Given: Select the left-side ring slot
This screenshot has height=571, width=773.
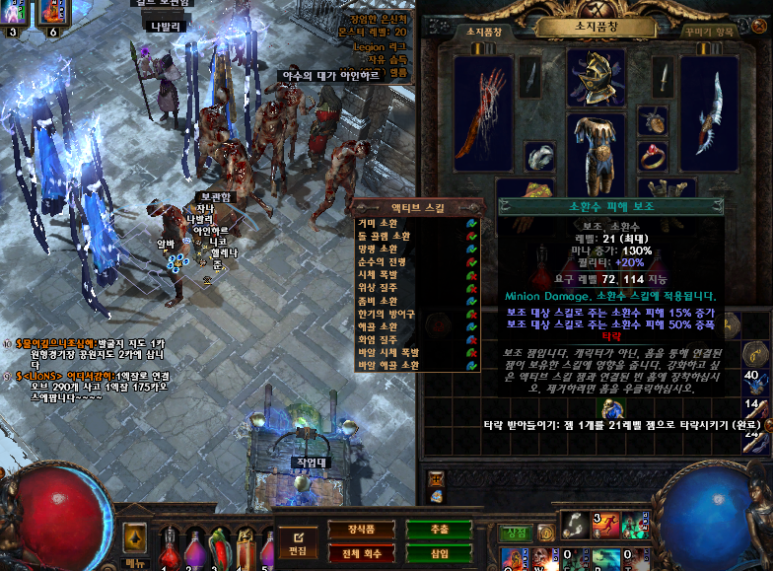Looking at the screenshot, I should coord(540,156).
